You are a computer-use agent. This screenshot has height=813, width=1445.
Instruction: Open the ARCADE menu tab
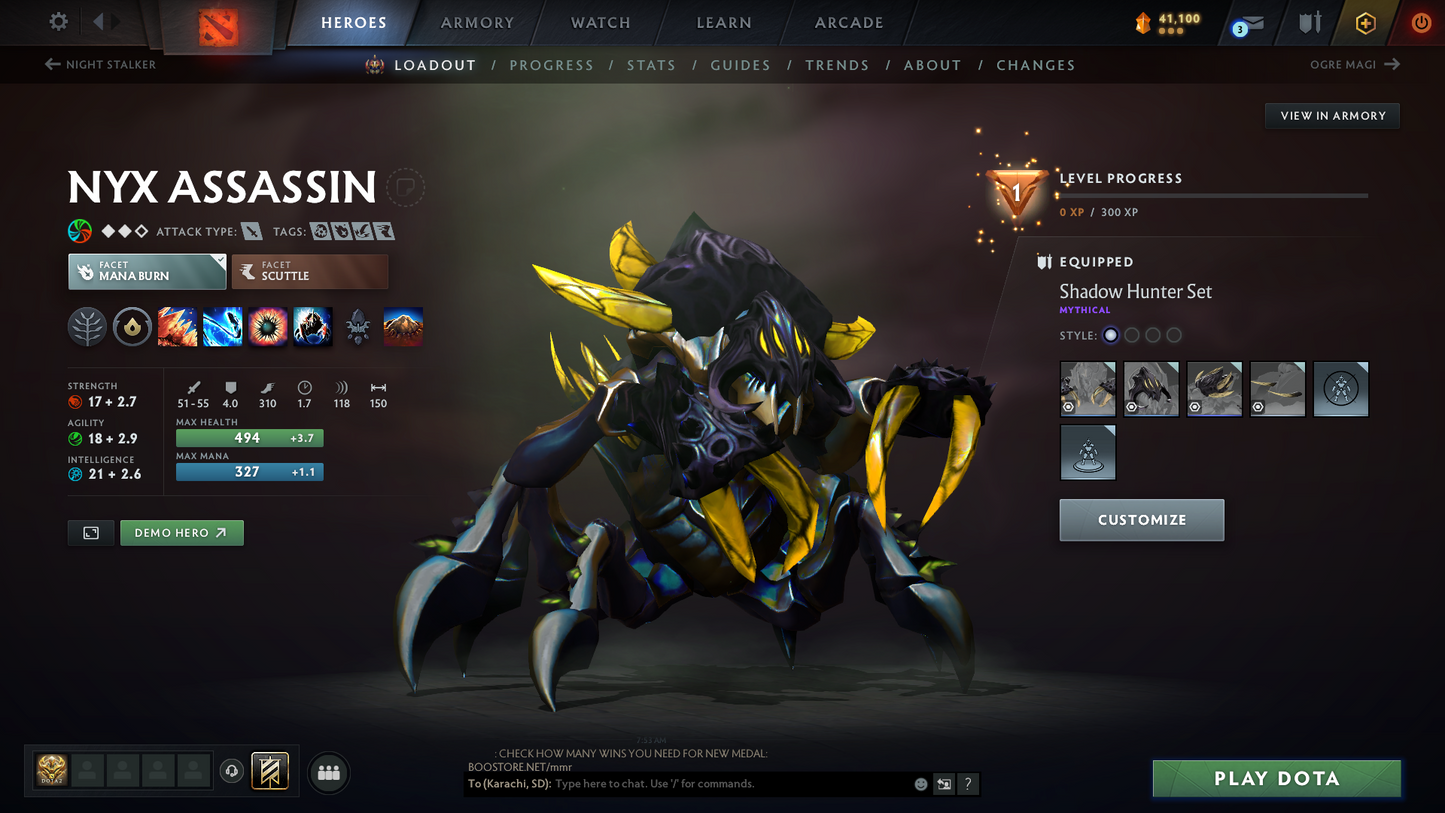[x=849, y=22]
